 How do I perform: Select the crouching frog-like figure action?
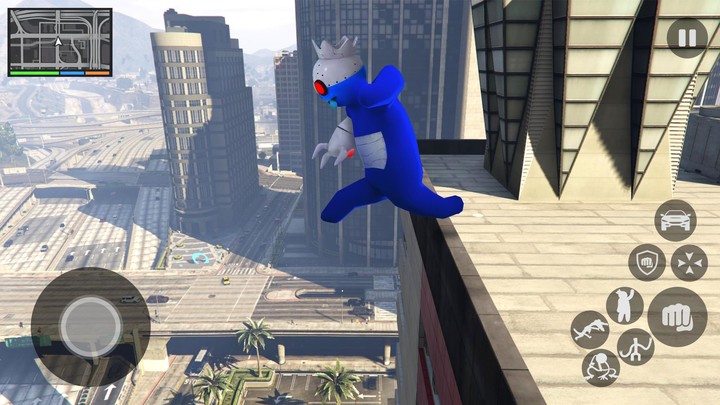point(600,367)
